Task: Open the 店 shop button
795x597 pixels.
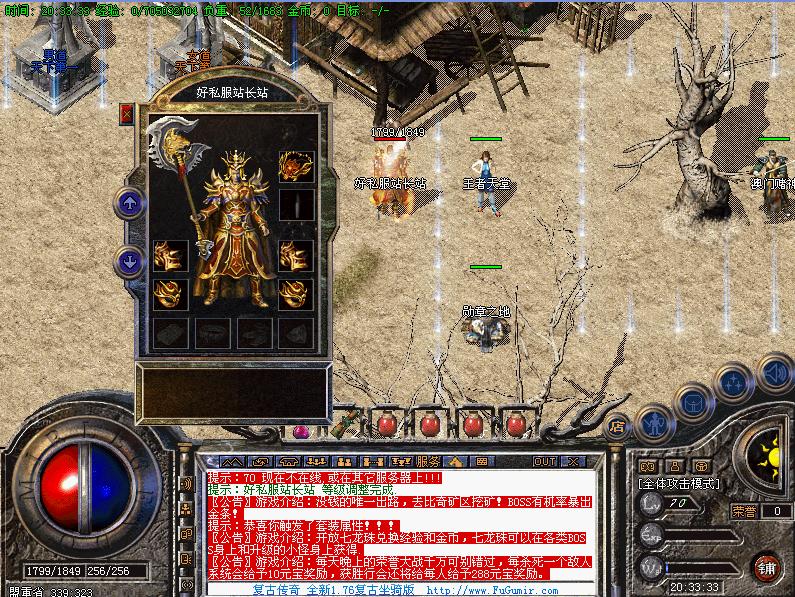Action: pos(619,423)
